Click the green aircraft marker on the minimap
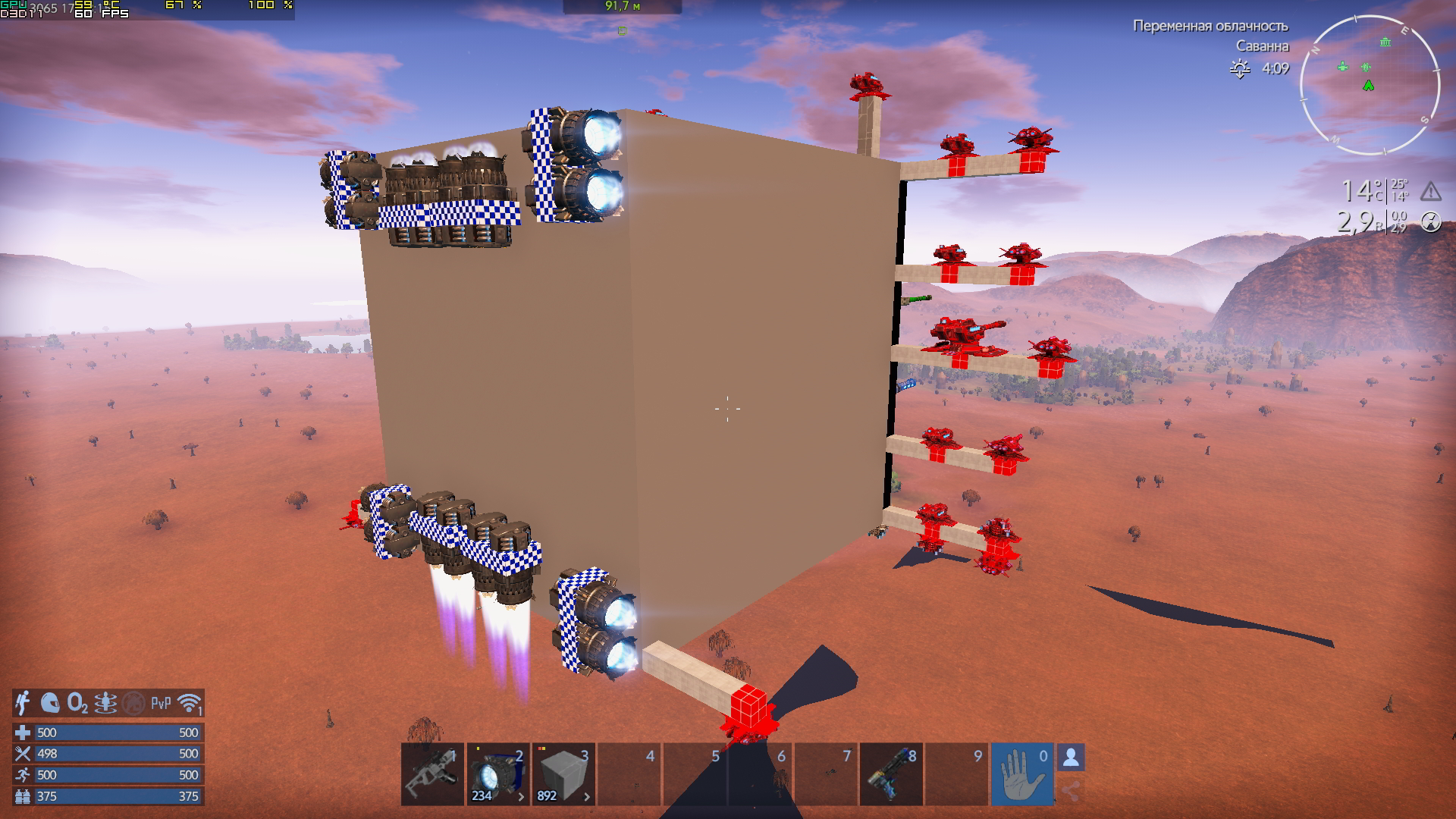This screenshot has width=1456, height=819. coord(1343,67)
